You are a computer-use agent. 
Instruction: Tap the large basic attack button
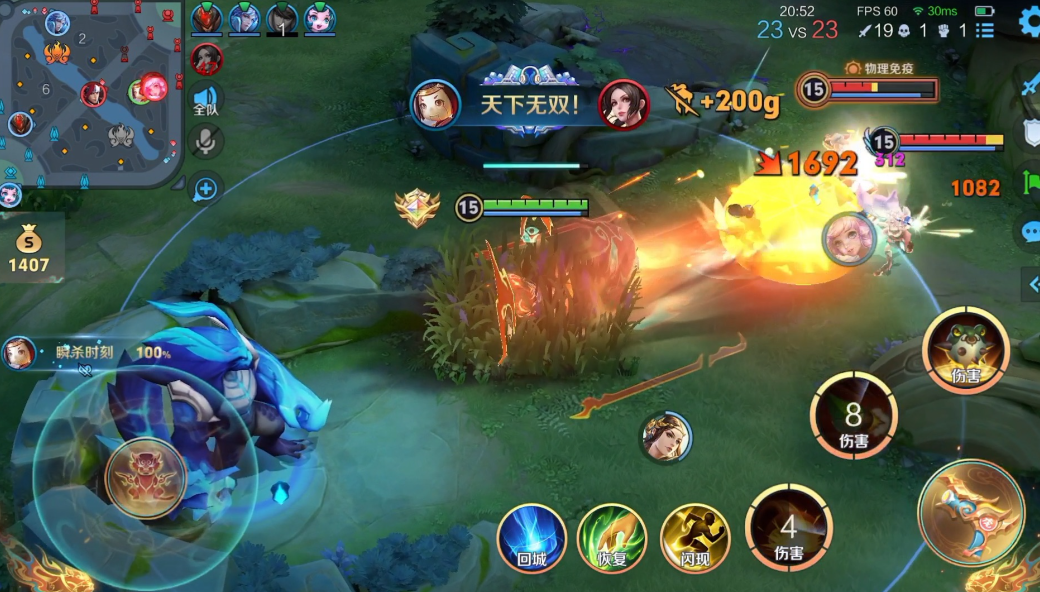pyautogui.click(x=970, y=512)
